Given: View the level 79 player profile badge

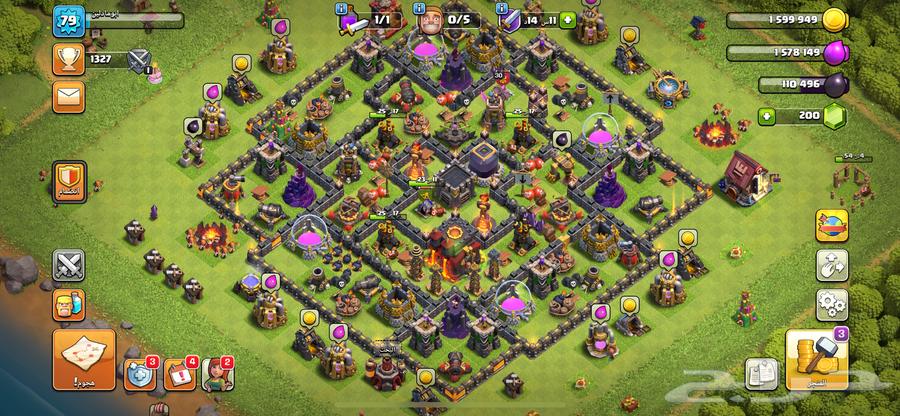Looking at the screenshot, I should [x=68, y=21].
